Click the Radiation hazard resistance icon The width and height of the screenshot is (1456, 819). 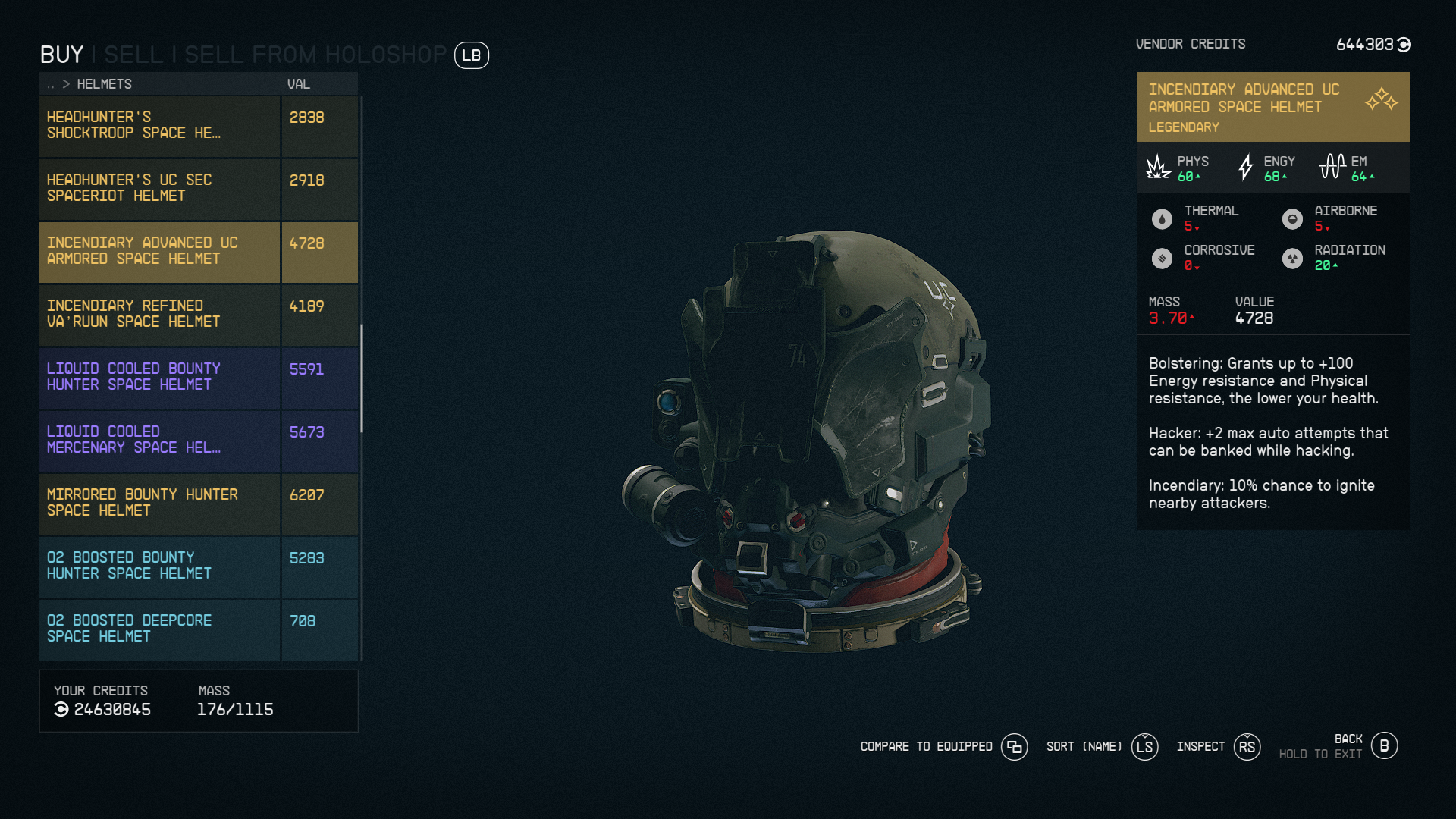pyautogui.click(x=1294, y=258)
